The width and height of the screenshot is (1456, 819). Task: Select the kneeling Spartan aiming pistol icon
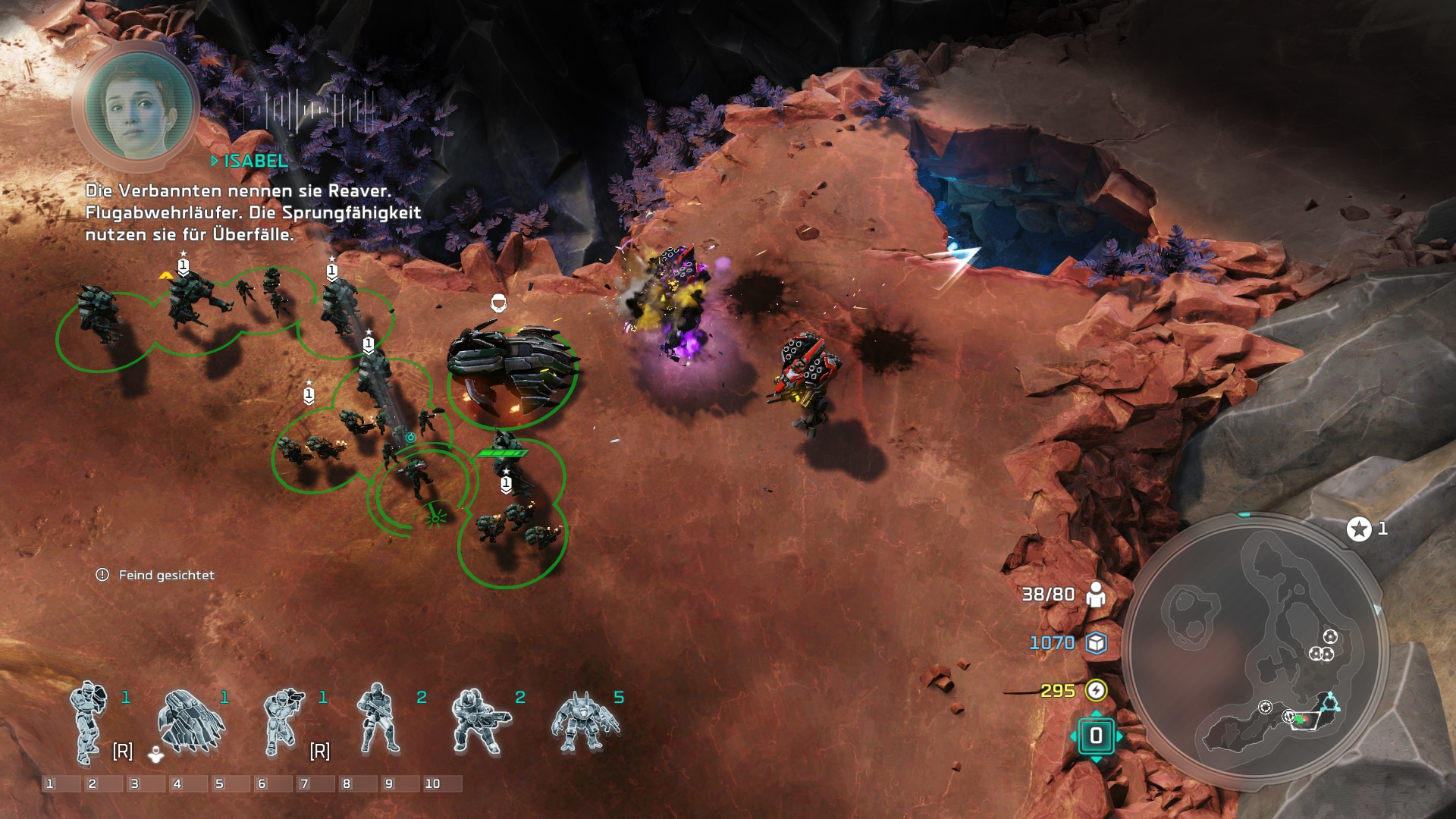[x=284, y=722]
